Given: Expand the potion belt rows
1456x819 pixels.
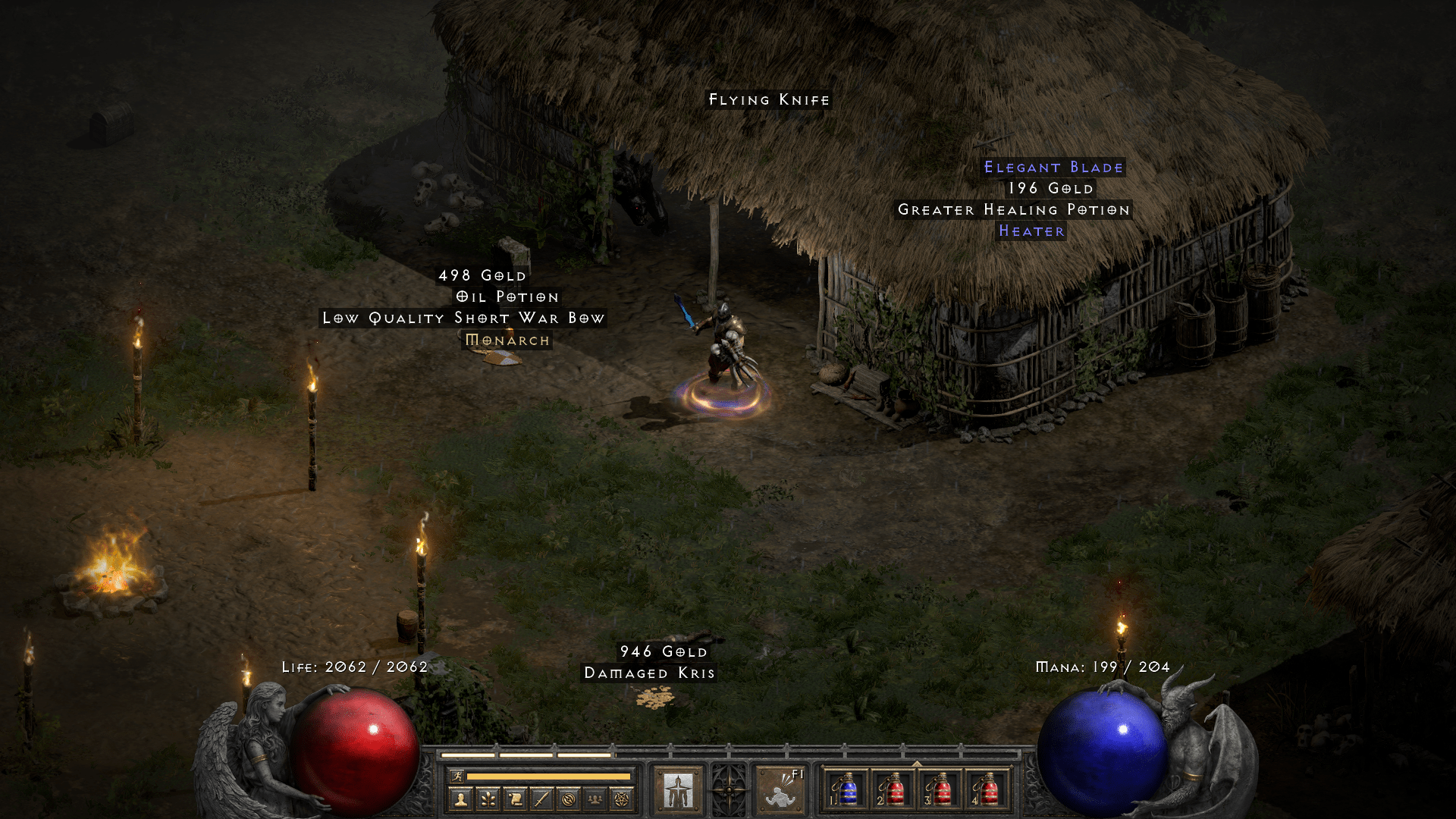Looking at the screenshot, I should point(917,763).
